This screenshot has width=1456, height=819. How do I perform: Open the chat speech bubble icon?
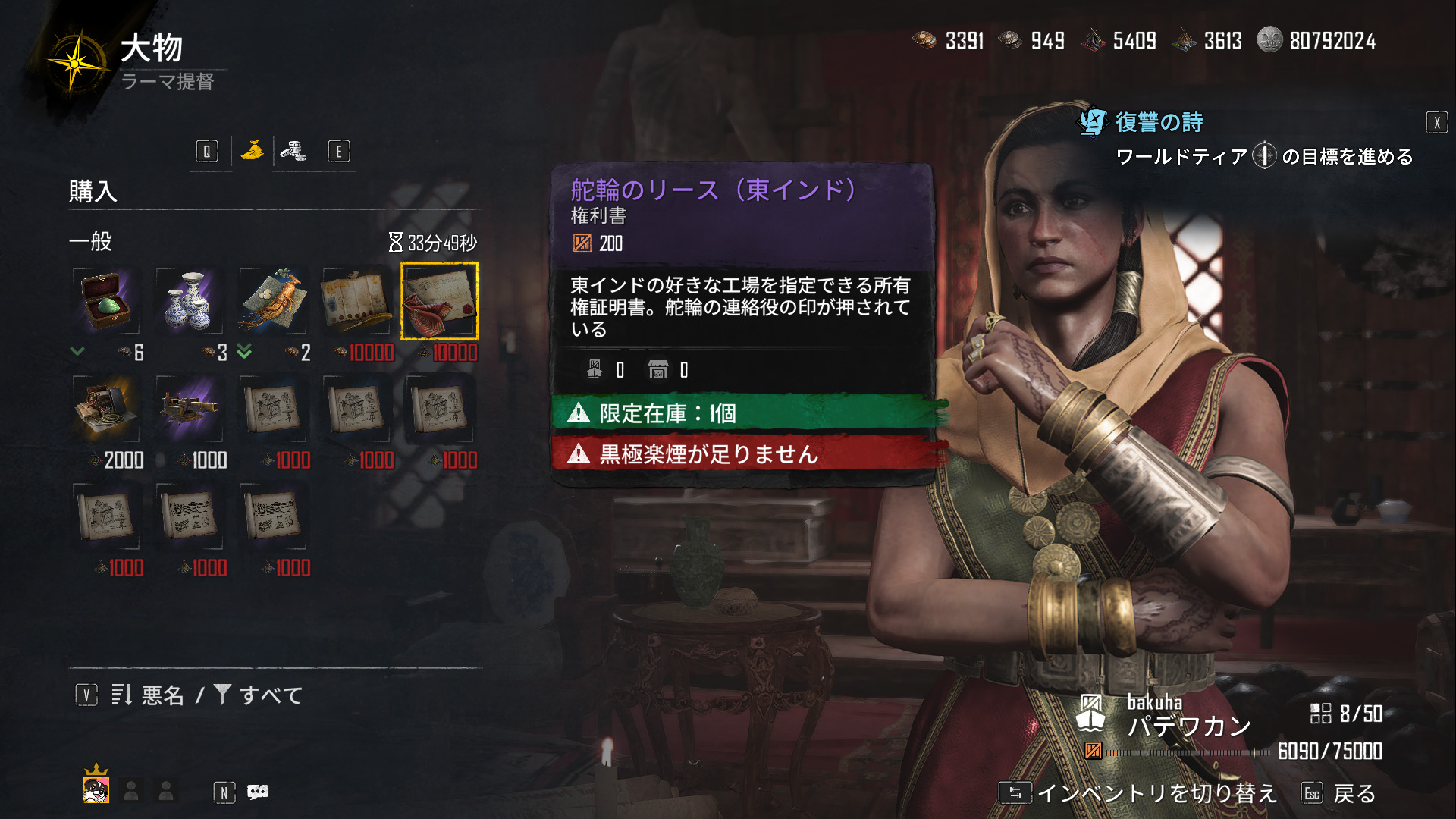[258, 792]
